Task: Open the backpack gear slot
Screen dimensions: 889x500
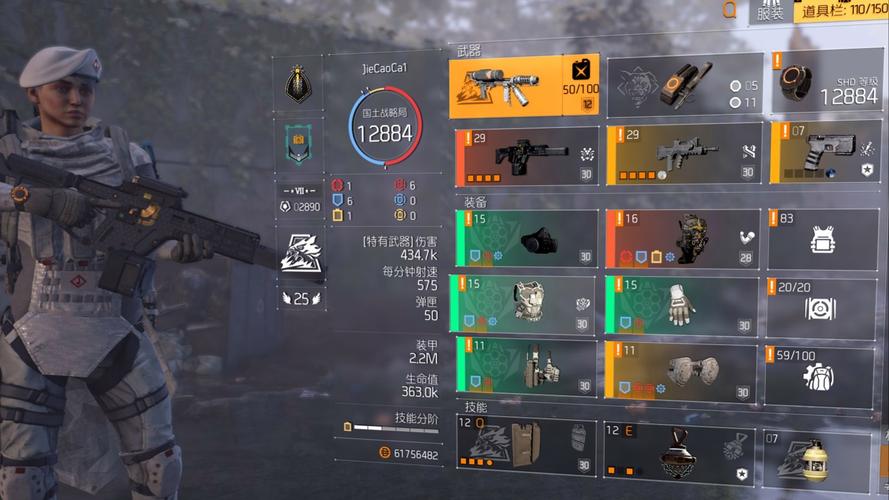Action: click(682, 238)
